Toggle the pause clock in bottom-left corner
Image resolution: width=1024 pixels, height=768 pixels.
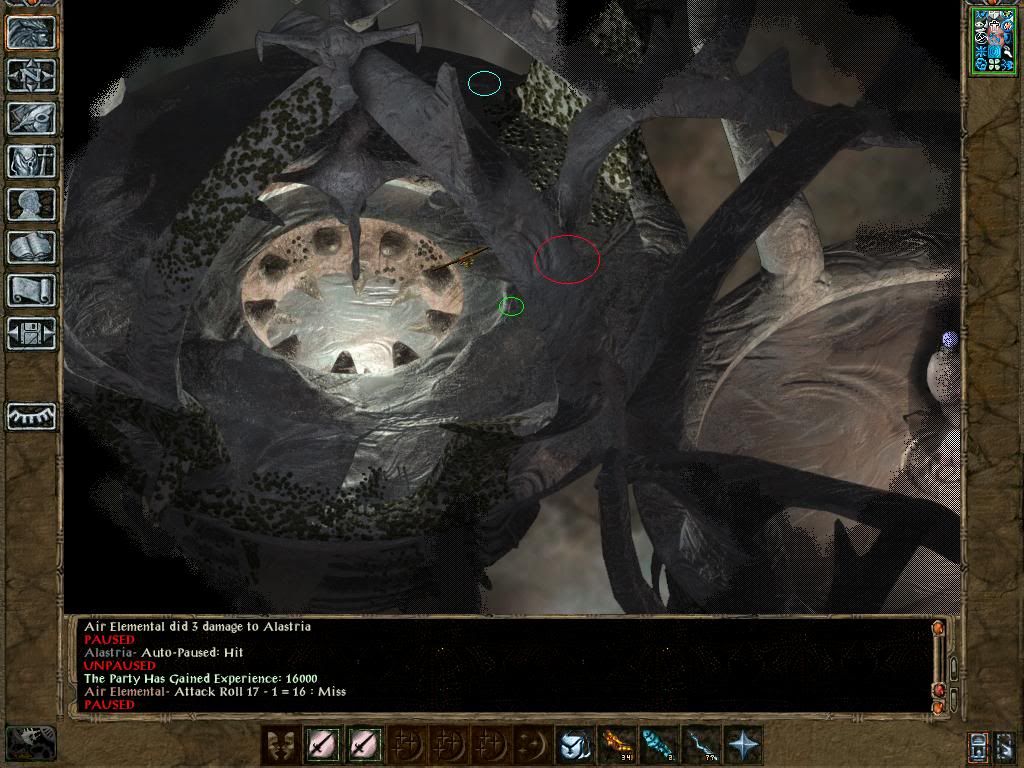click(30, 743)
